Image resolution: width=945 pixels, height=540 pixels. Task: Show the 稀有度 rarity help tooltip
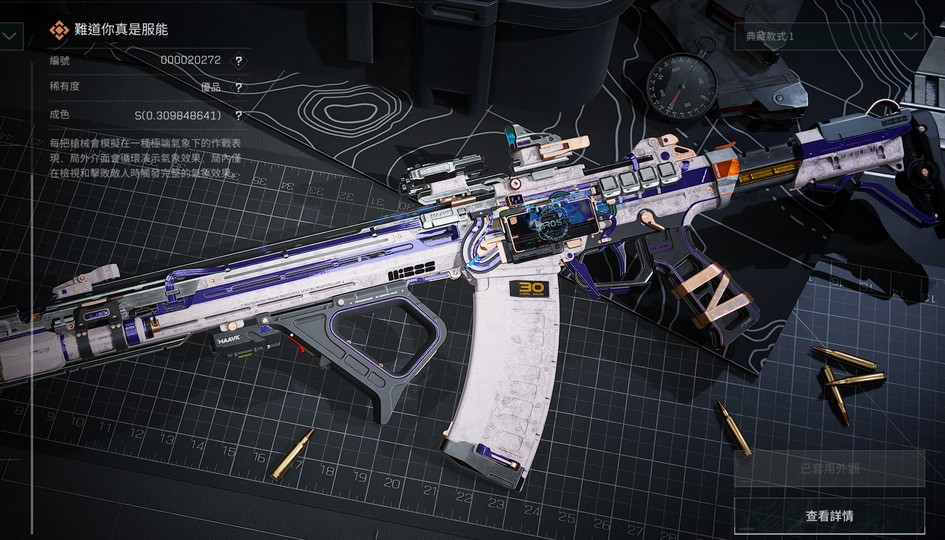pyautogui.click(x=238, y=88)
